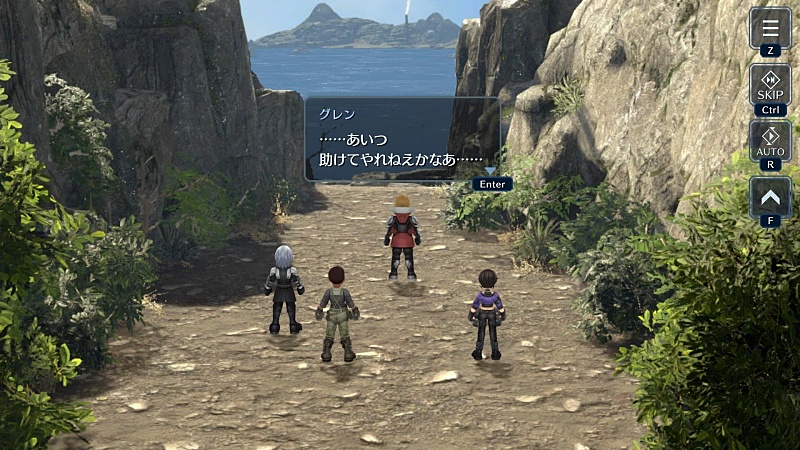Viewport: 800px width, 450px height.
Task: Toggle AUTO dialogue advance
Action: [x=770, y=140]
